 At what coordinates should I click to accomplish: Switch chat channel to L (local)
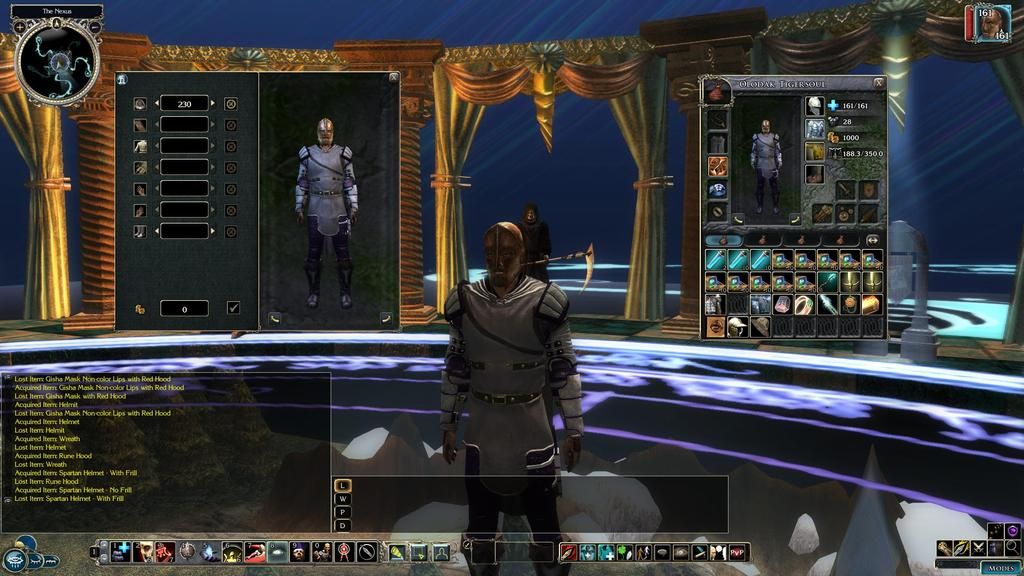click(343, 485)
